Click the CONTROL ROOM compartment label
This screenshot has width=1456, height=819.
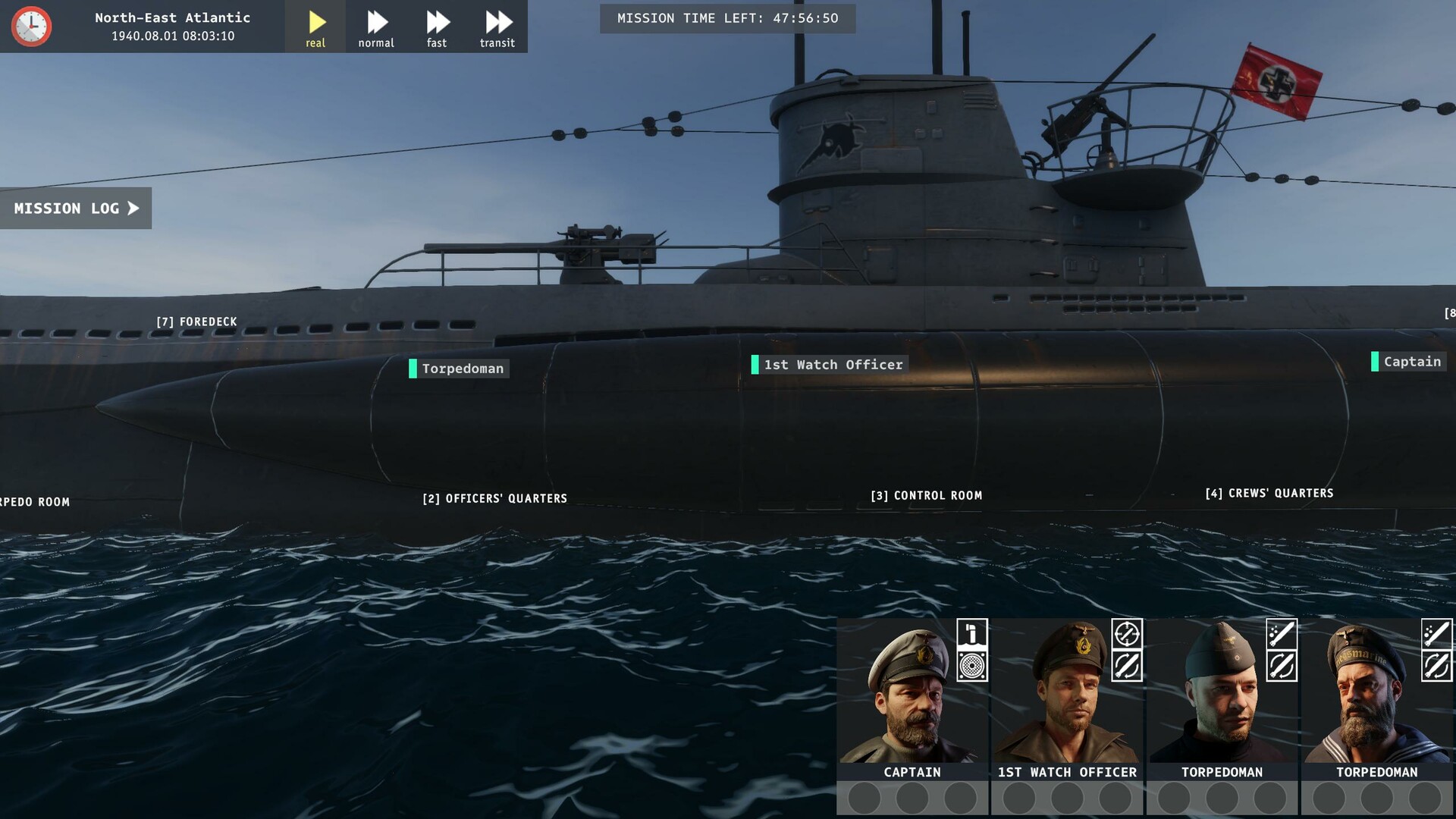(x=927, y=495)
